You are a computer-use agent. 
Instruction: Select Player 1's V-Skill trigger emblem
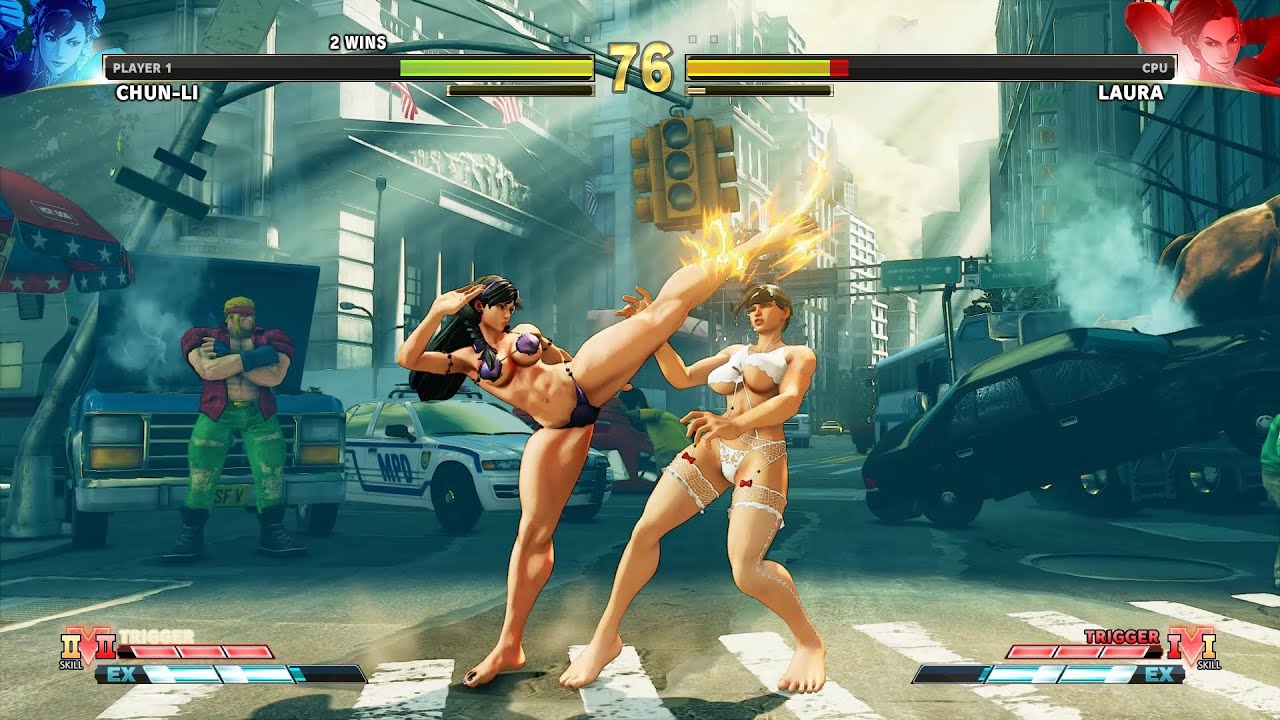coord(88,648)
